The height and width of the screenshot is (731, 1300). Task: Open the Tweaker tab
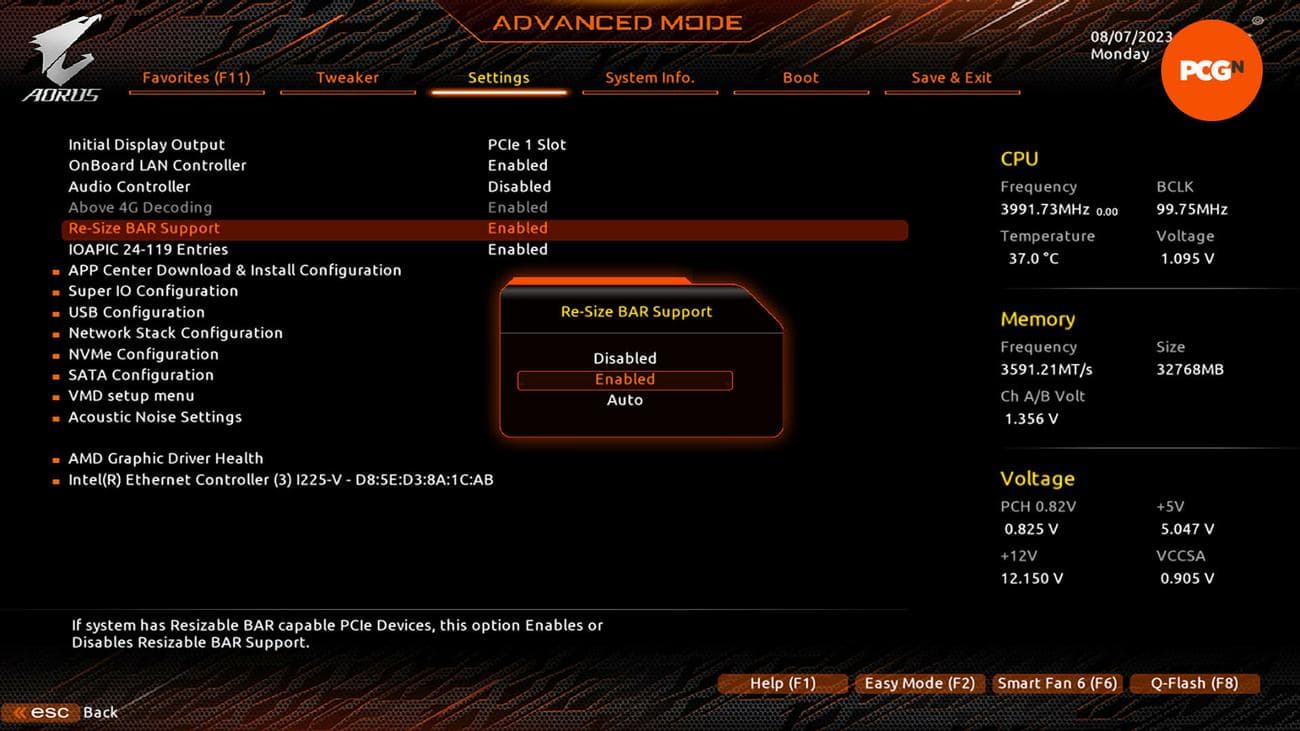(x=347, y=78)
